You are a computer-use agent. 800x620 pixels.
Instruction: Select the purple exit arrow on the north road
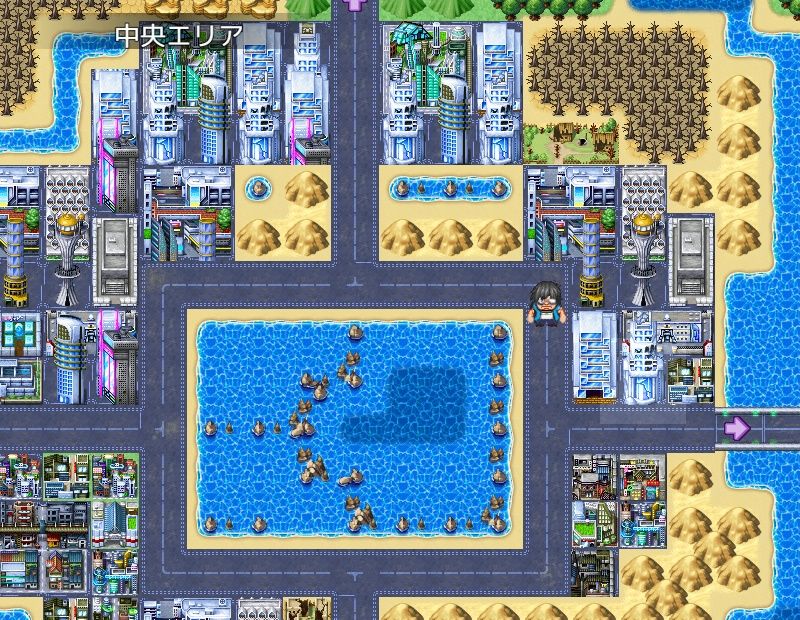[353, 4]
